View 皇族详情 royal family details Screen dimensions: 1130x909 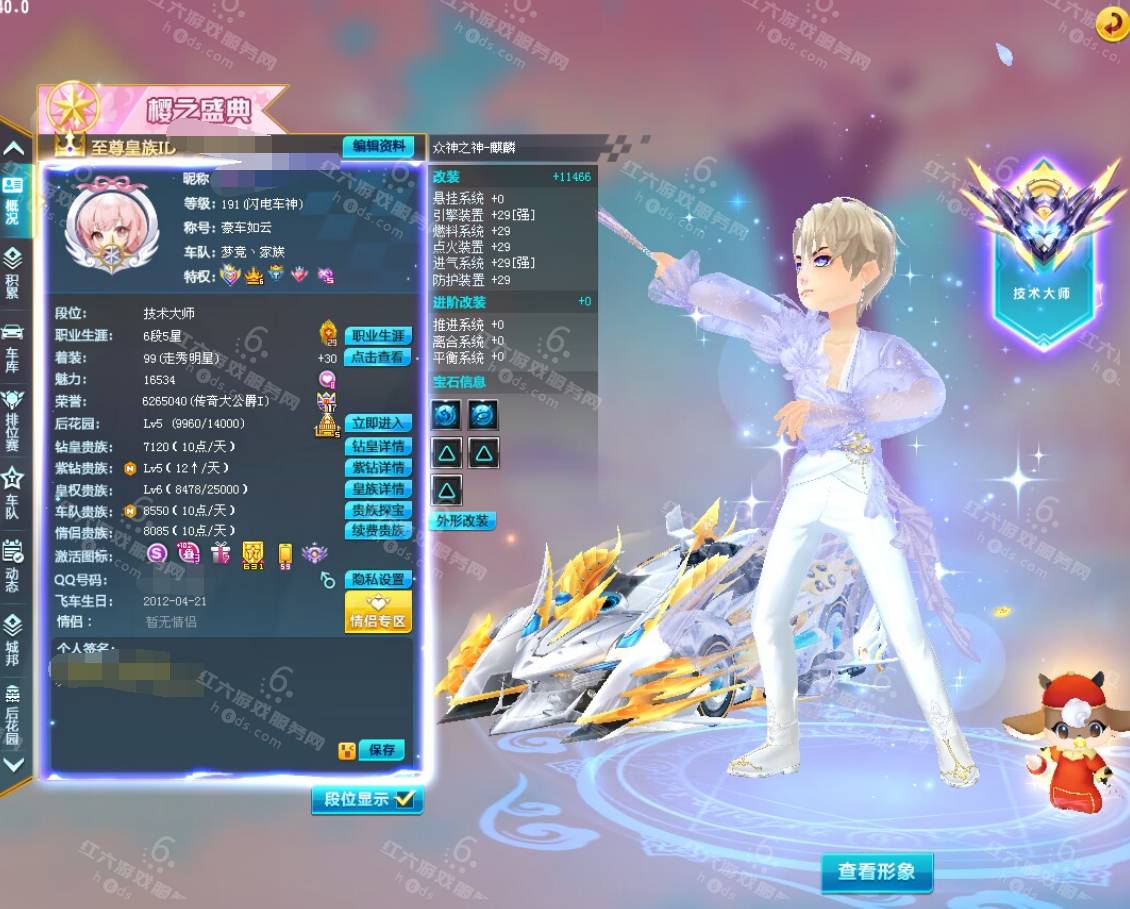(x=378, y=489)
